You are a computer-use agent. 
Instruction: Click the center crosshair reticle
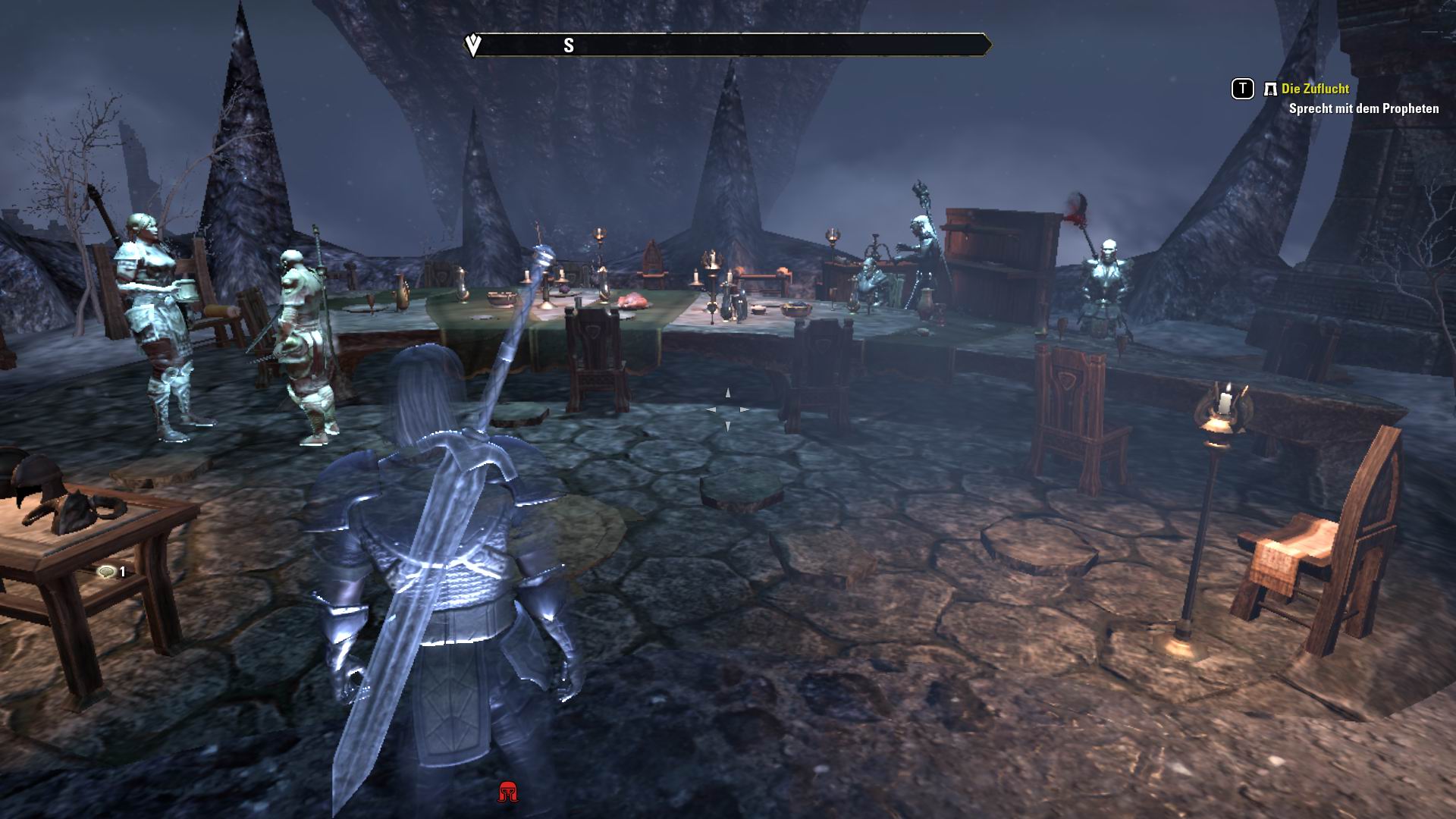click(728, 409)
